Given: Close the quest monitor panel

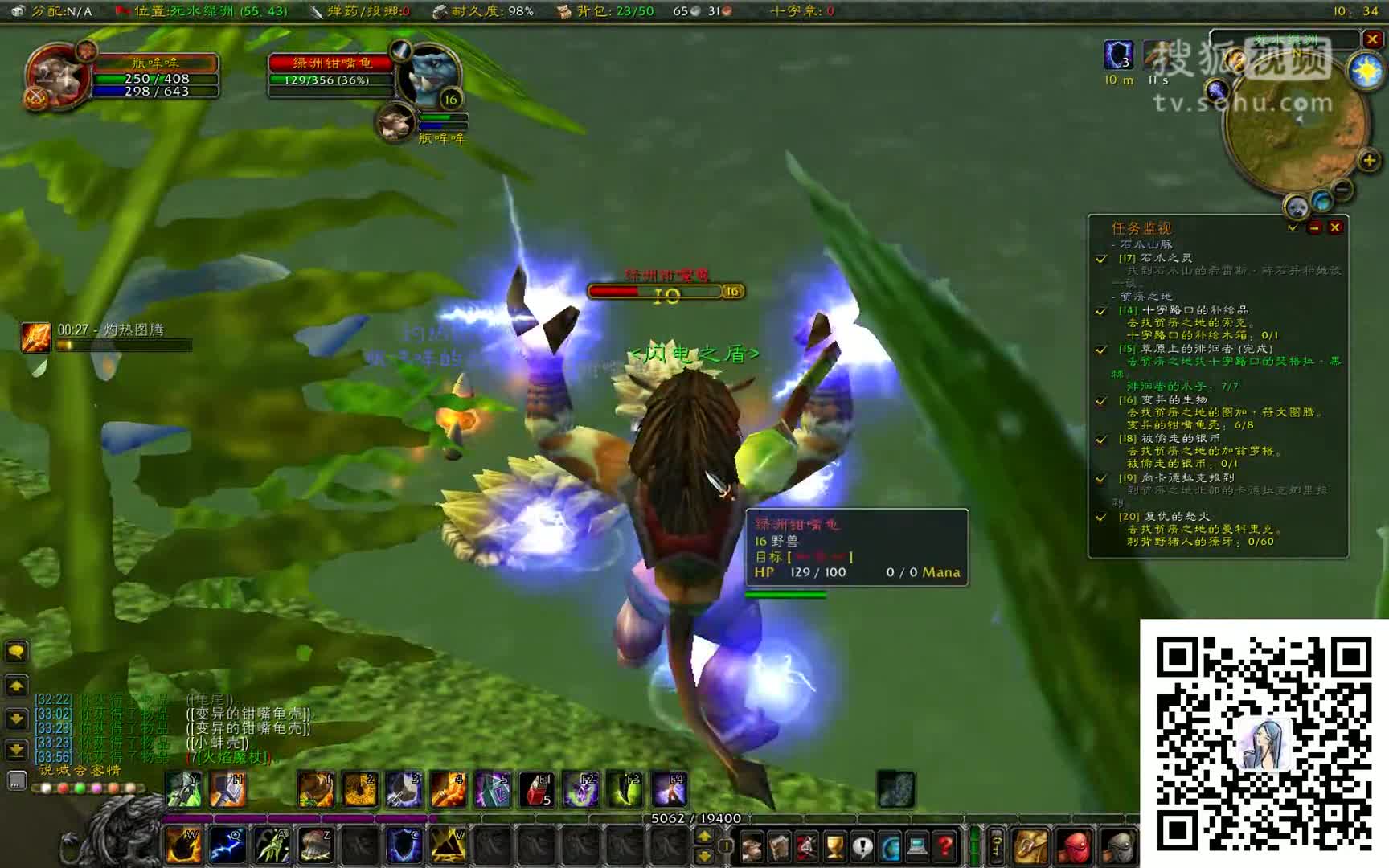Looking at the screenshot, I should coord(1335,228).
